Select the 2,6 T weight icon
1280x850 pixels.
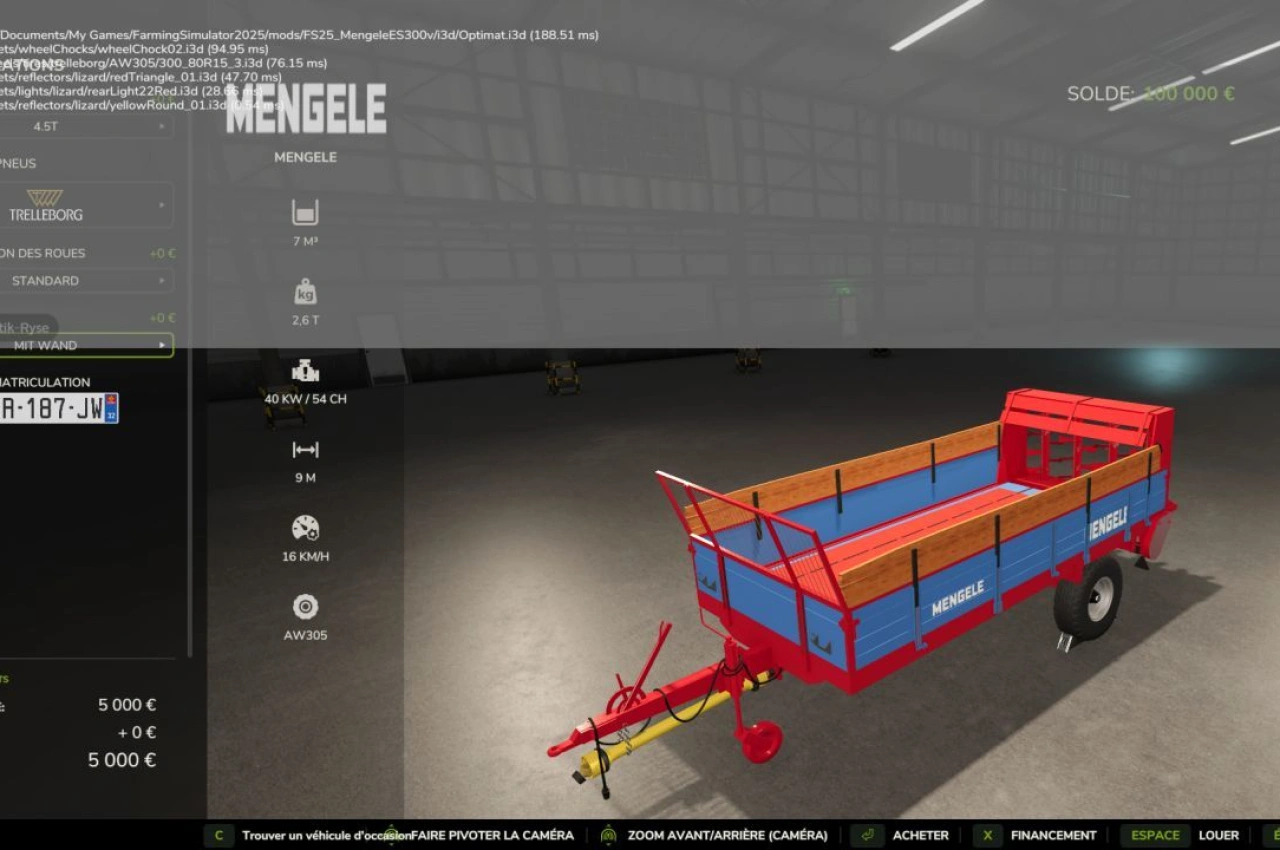(x=305, y=294)
